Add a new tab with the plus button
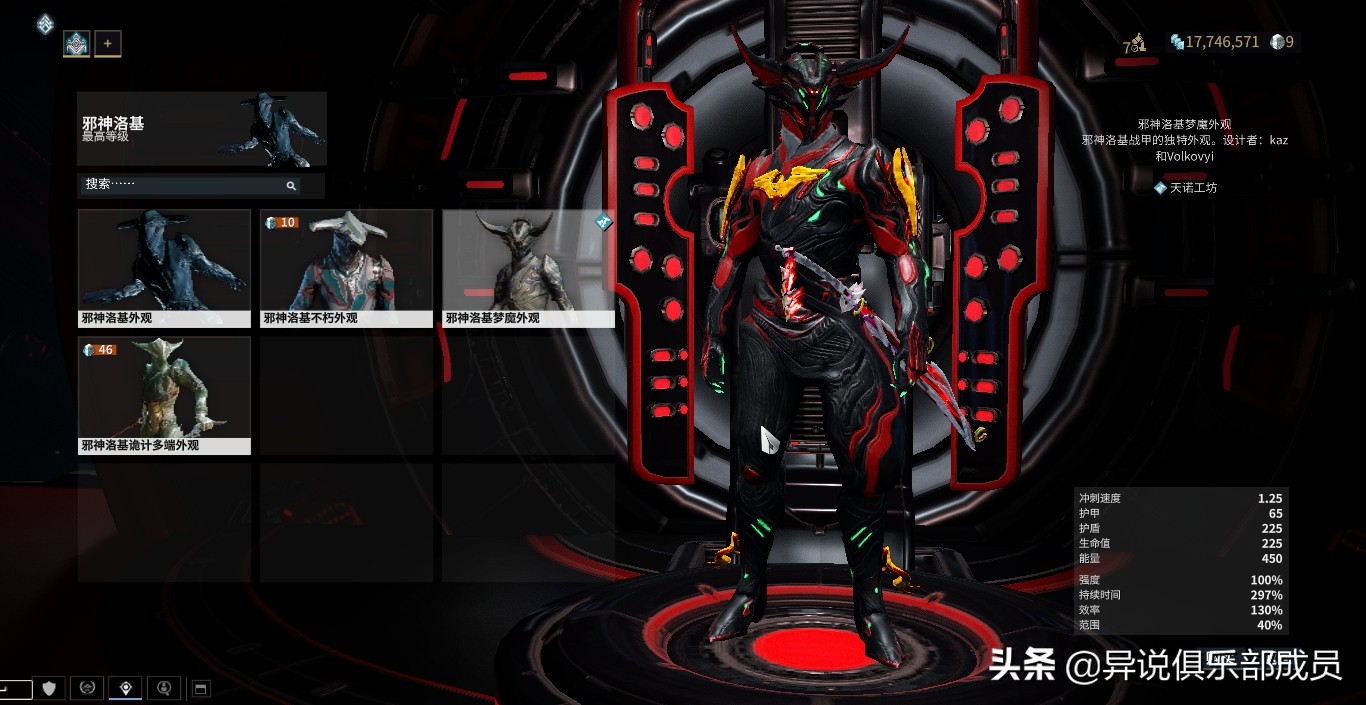The image size is (1366, 705). coord(107,44)
